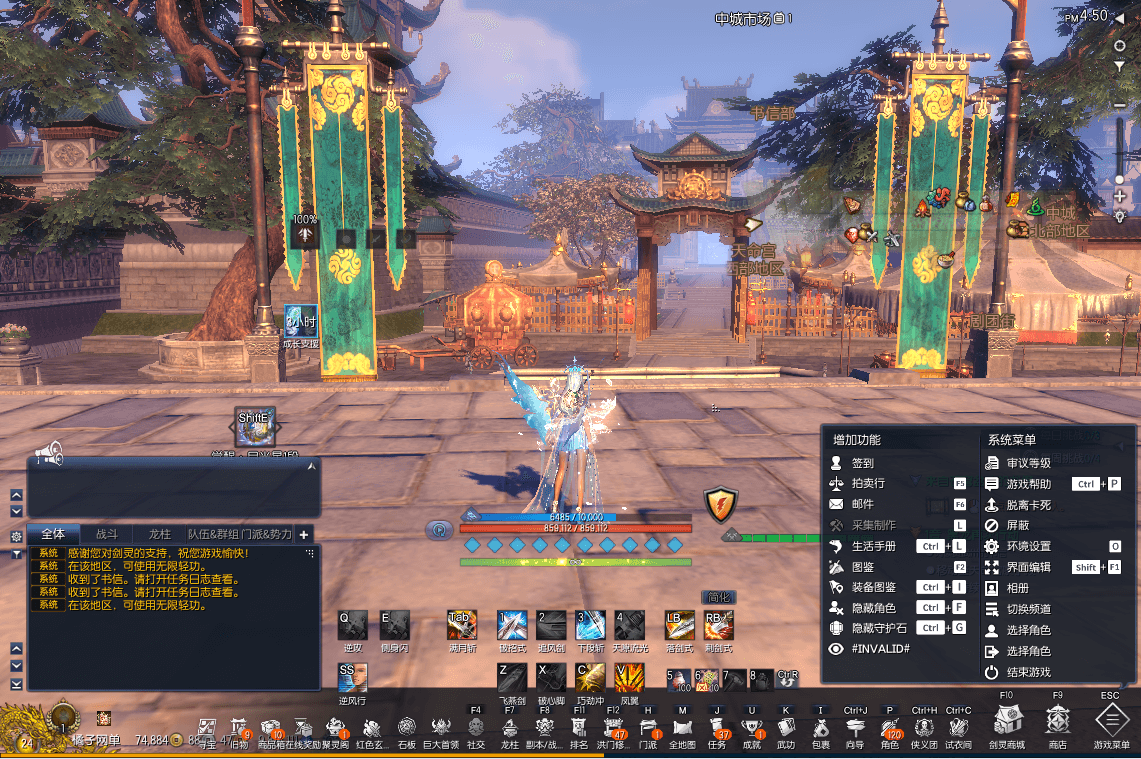This screenshot has width=1141, height=759.
Task: Activate the 凤翼 skill on V
Action: coord(629,677)
